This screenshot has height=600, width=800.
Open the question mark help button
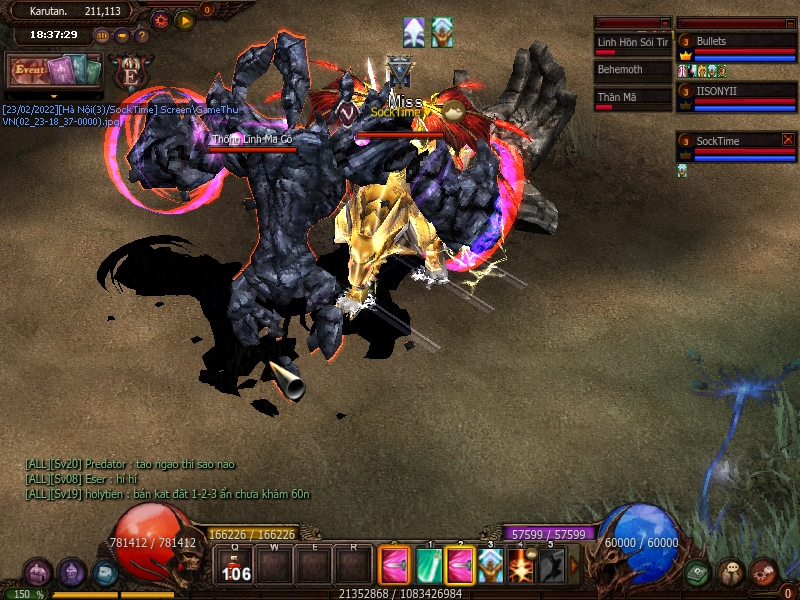tap(142, 35)
